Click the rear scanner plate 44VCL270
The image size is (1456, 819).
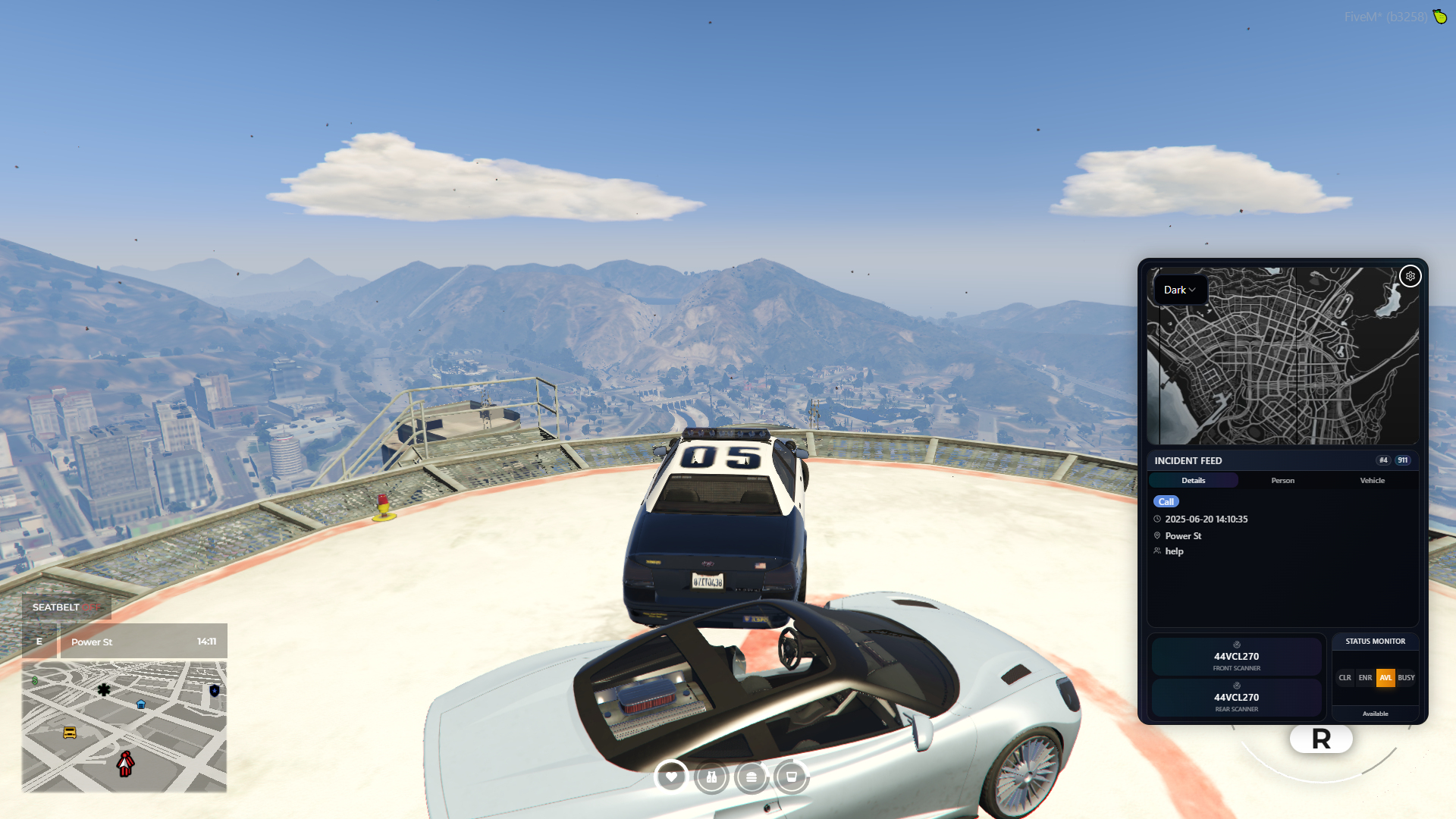1236,698
